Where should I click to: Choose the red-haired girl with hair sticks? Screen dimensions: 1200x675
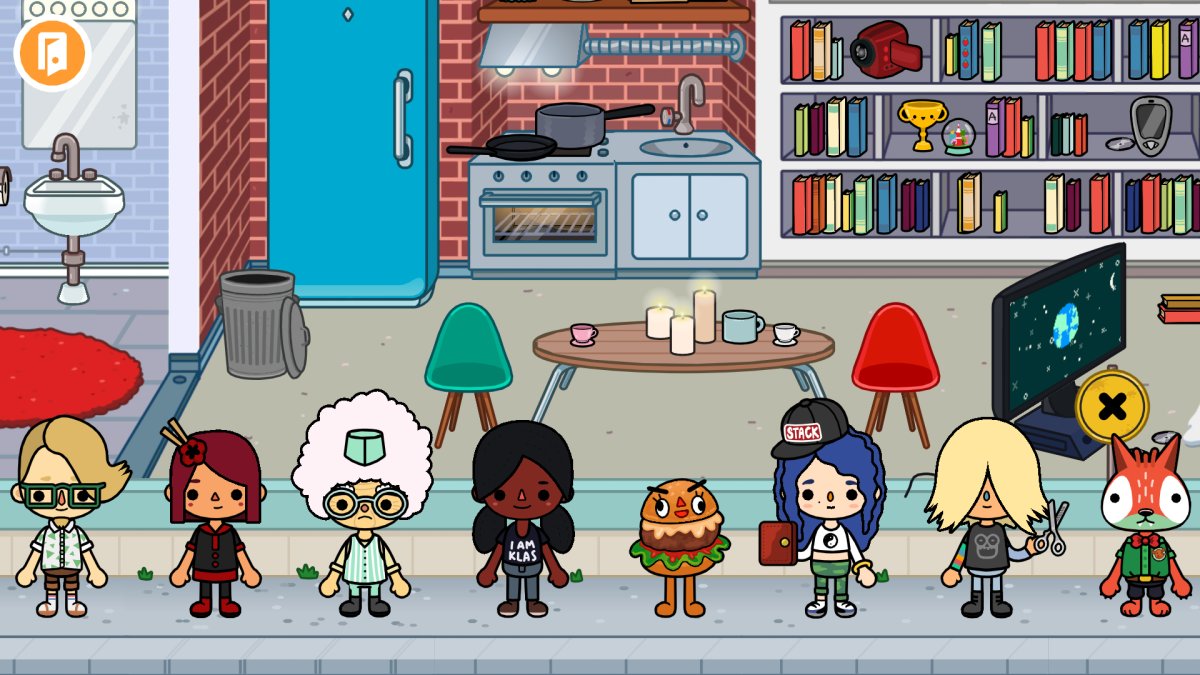point(214,520)
